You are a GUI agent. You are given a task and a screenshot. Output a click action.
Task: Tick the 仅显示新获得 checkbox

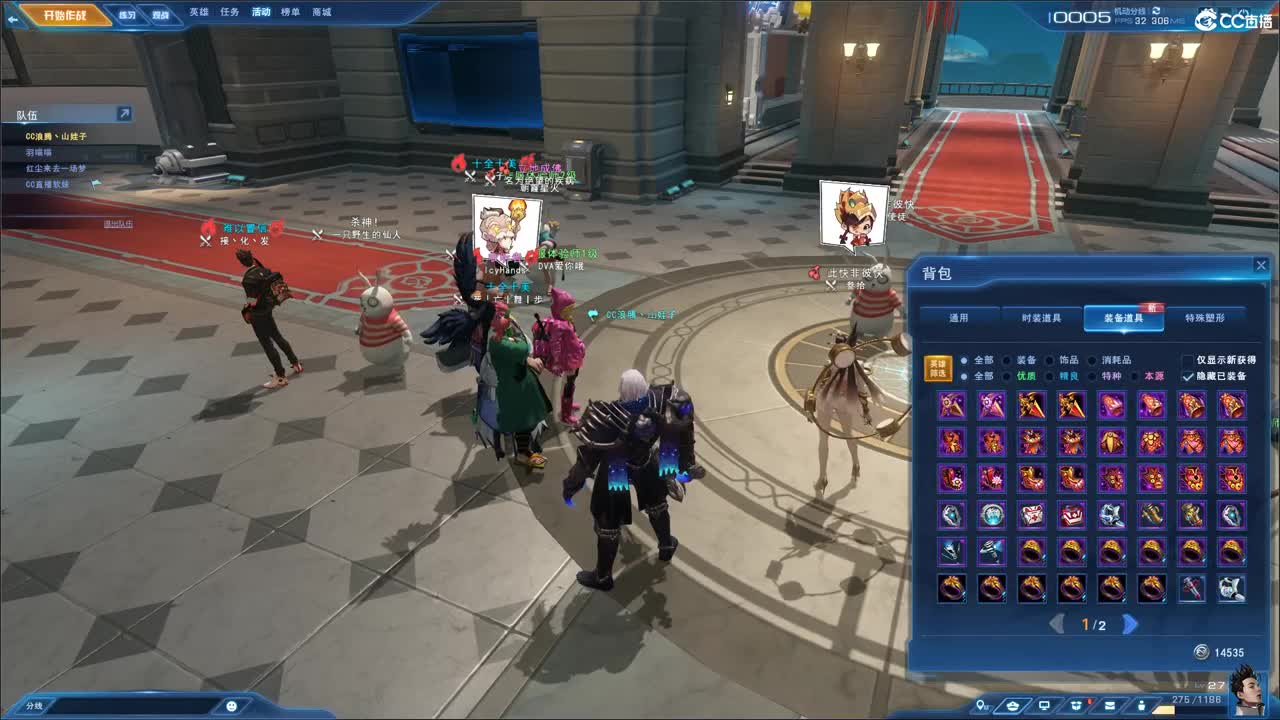click(1188, 360)
